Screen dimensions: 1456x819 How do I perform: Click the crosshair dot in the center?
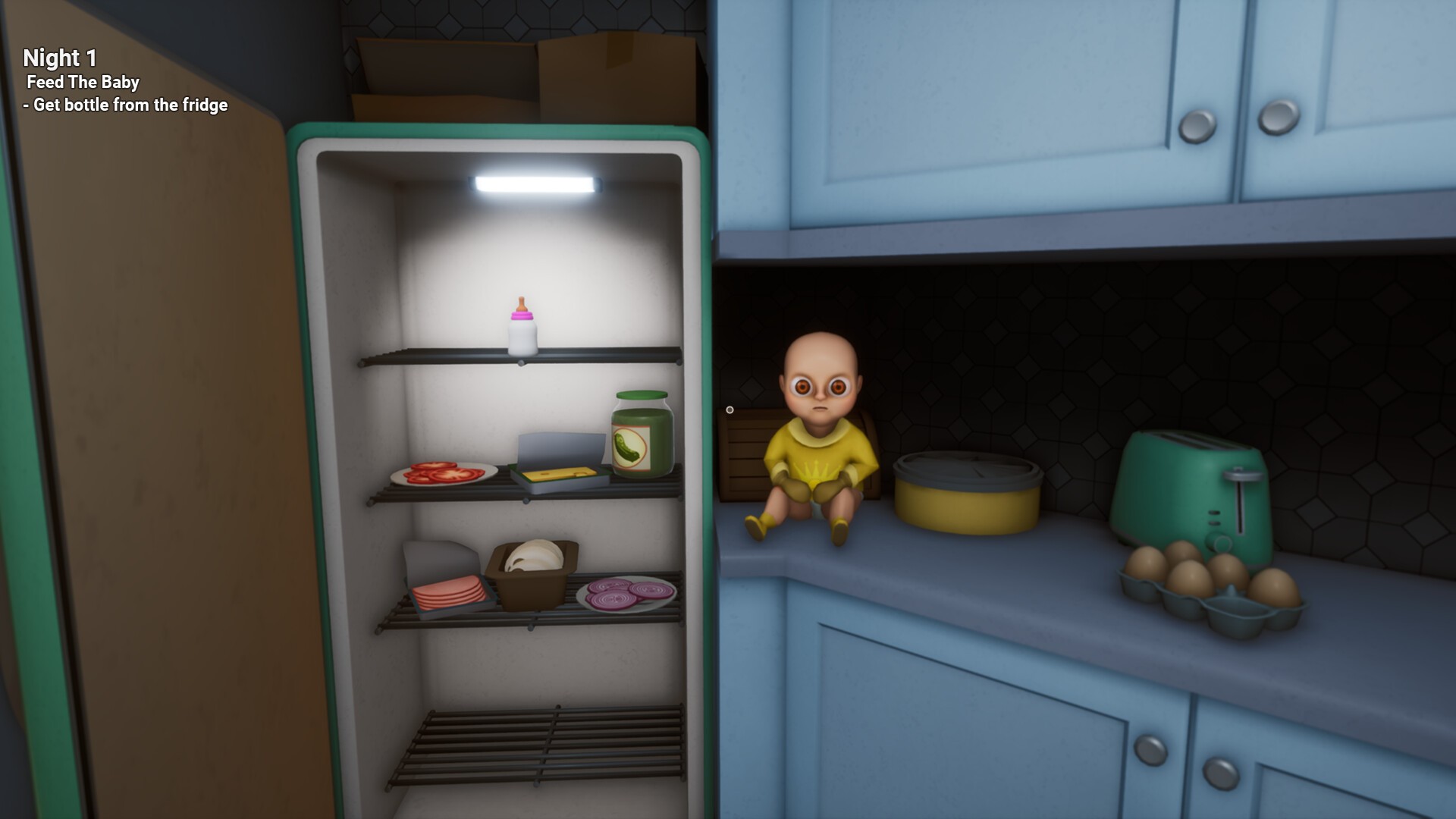728,409
